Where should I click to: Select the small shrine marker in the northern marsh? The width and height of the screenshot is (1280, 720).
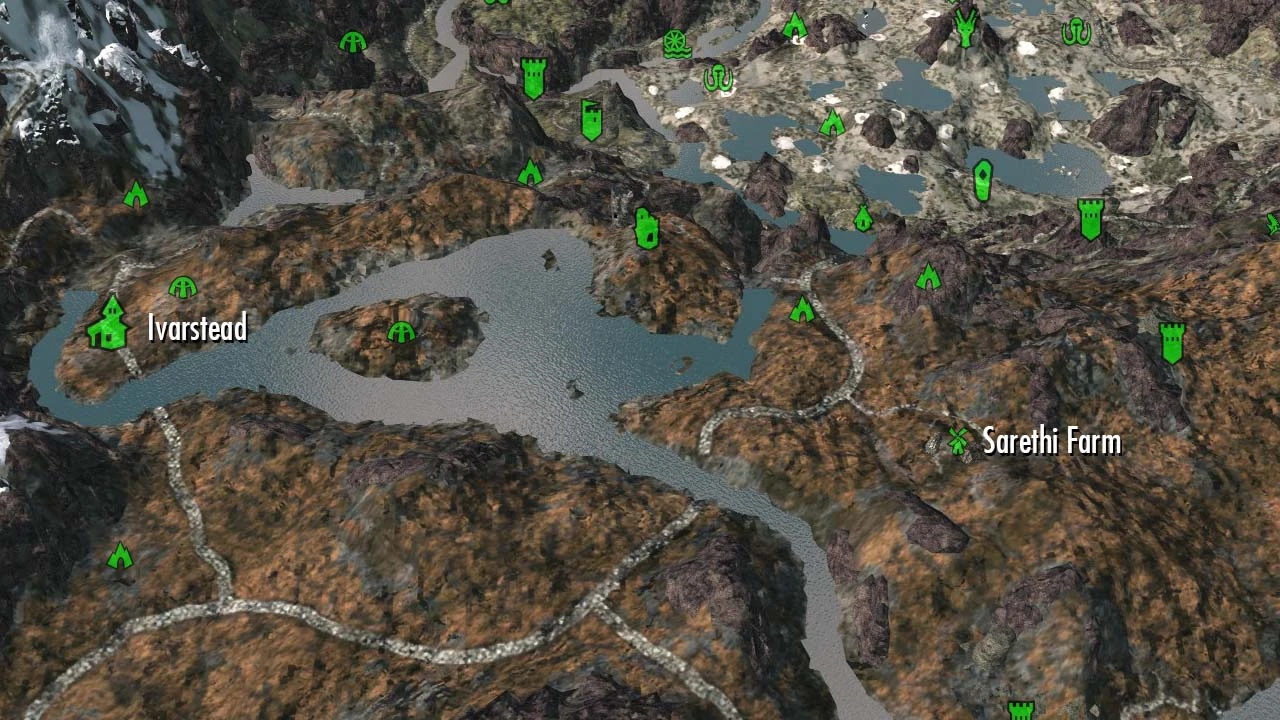coord(863,216)
